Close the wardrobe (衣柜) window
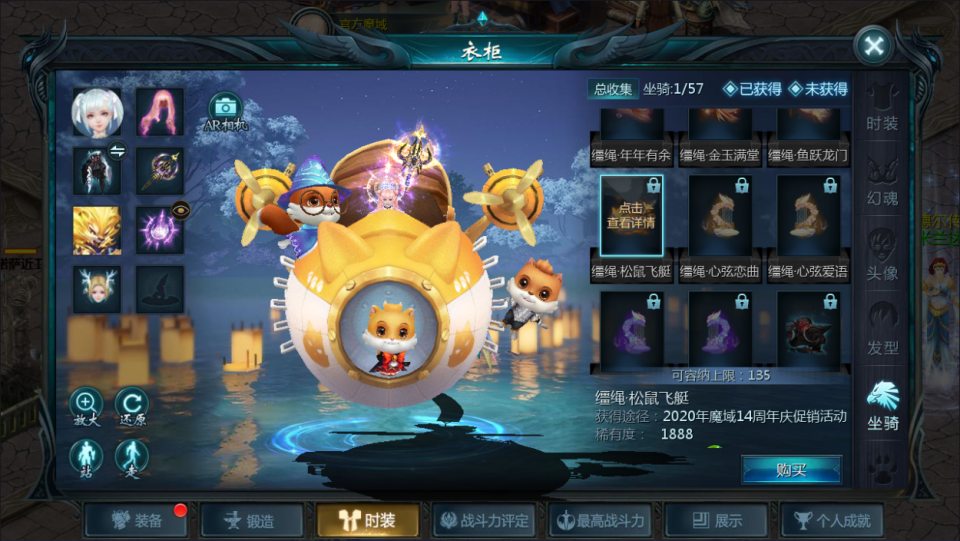The width and height of the screenshot is (960, 541). [874, 46]
